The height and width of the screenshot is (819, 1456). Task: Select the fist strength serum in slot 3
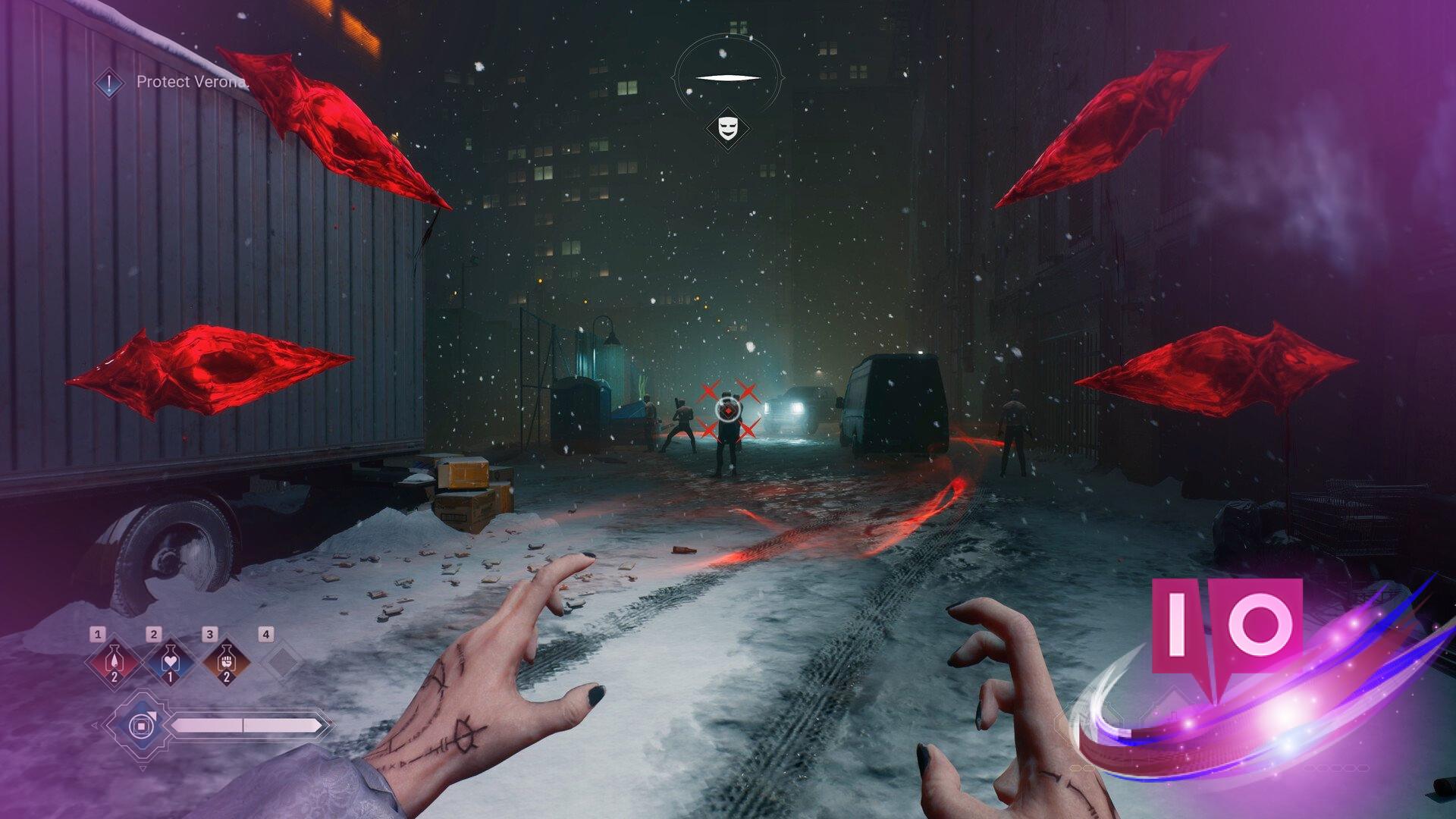pyautogui.click(x=227, y=660)
